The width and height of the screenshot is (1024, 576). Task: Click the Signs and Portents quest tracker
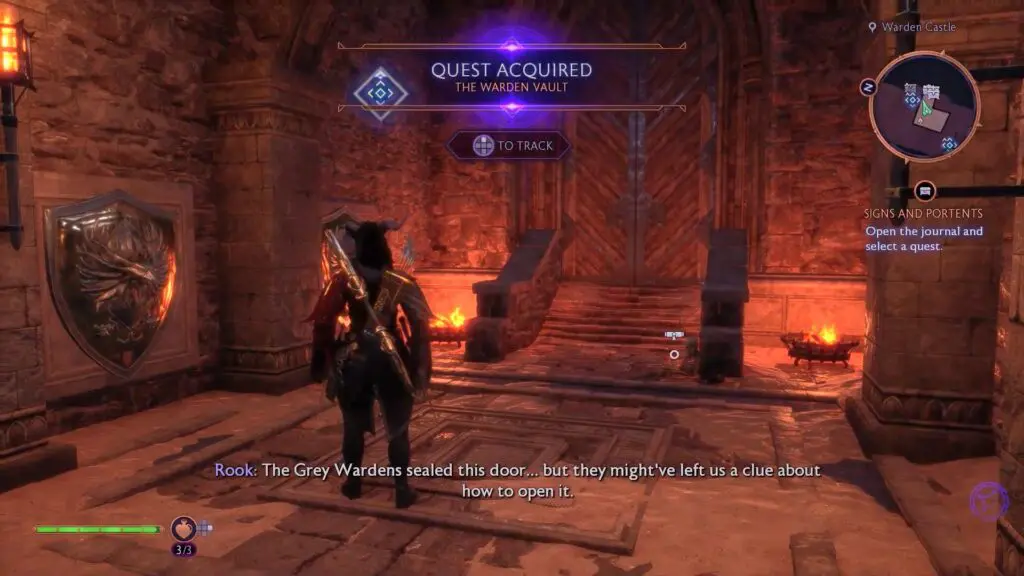click(x=923, y=213)
